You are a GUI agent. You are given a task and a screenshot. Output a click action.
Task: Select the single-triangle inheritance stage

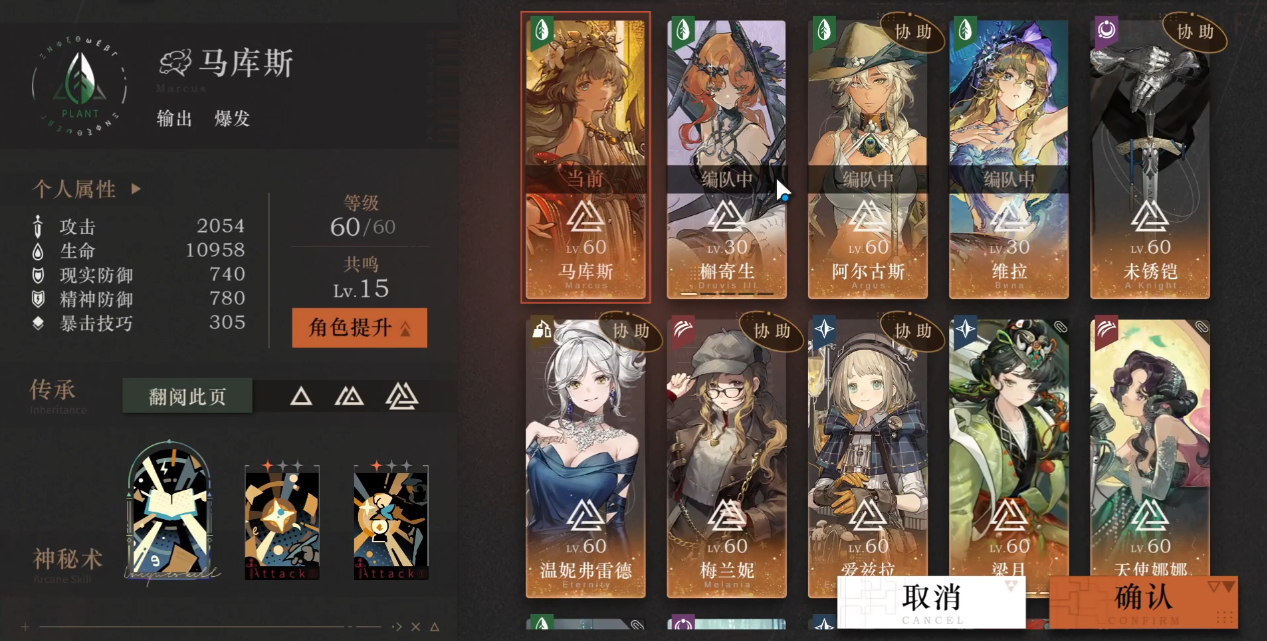pyautogui.click(x=301, y=397)
